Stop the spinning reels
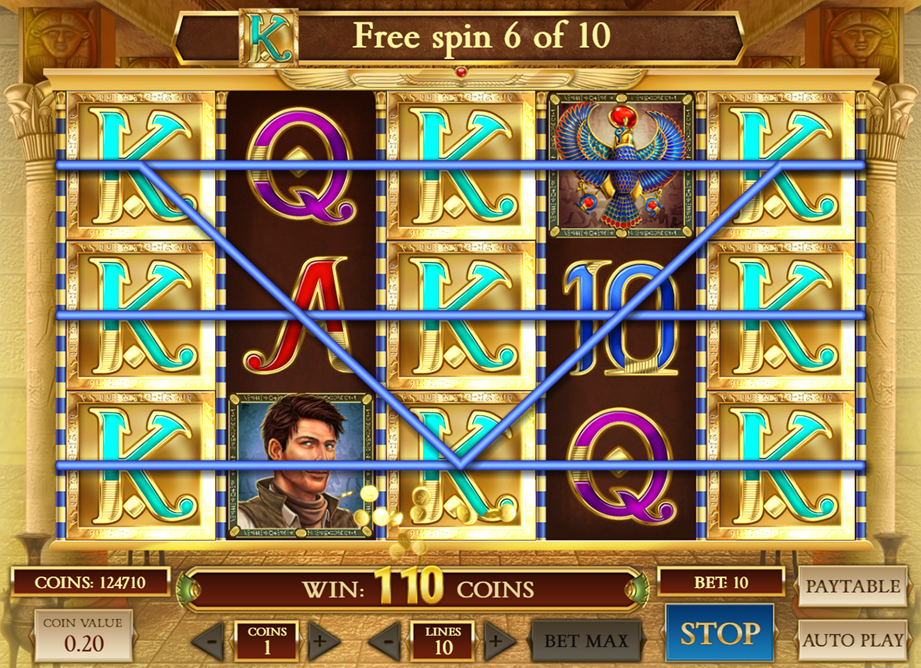Viewport: 921px width, 668px height. pyautogui.click(x=720, y=633)
